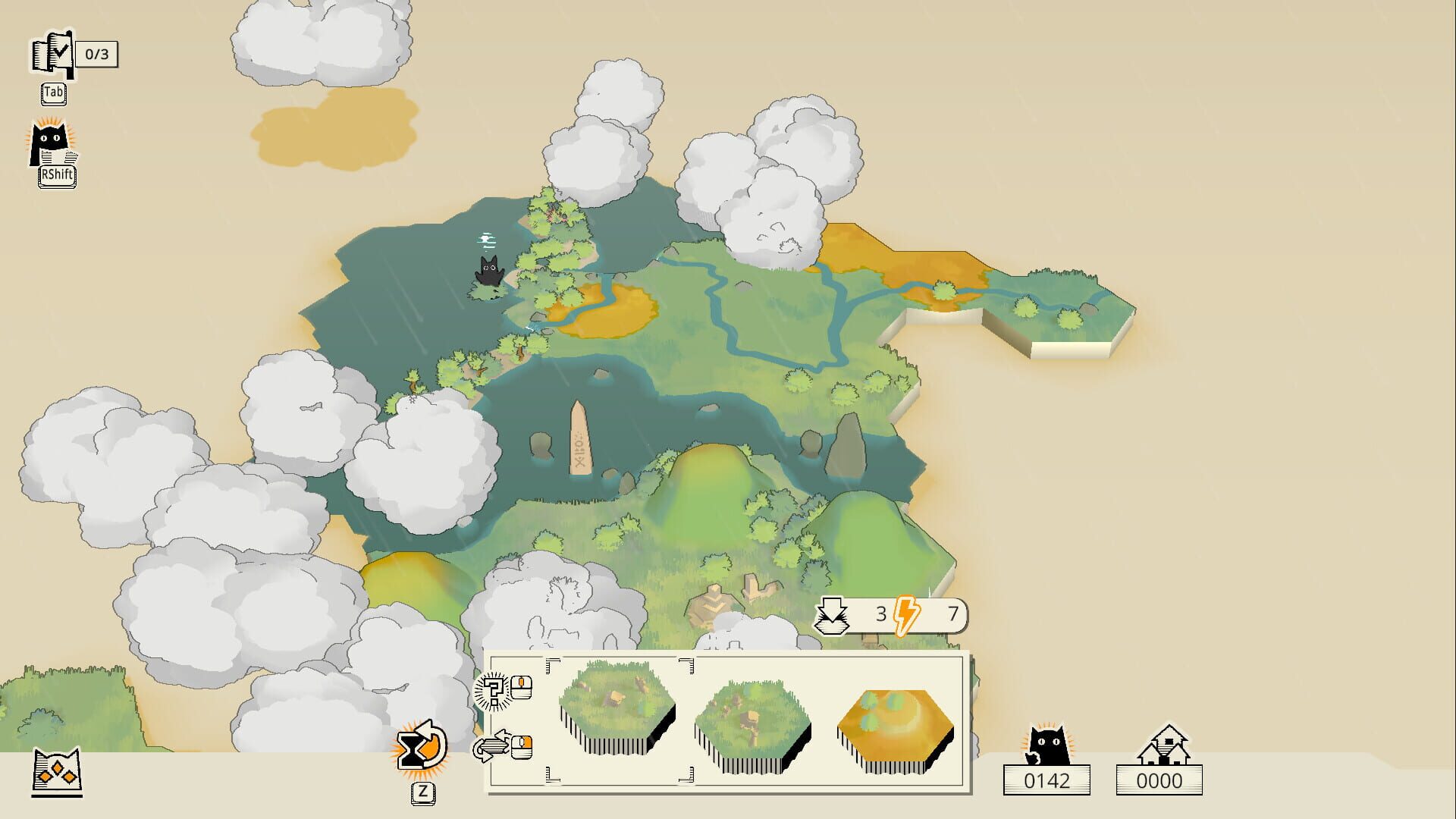
Task: Click the draw pile arrow icon
Action: (833, 614)
